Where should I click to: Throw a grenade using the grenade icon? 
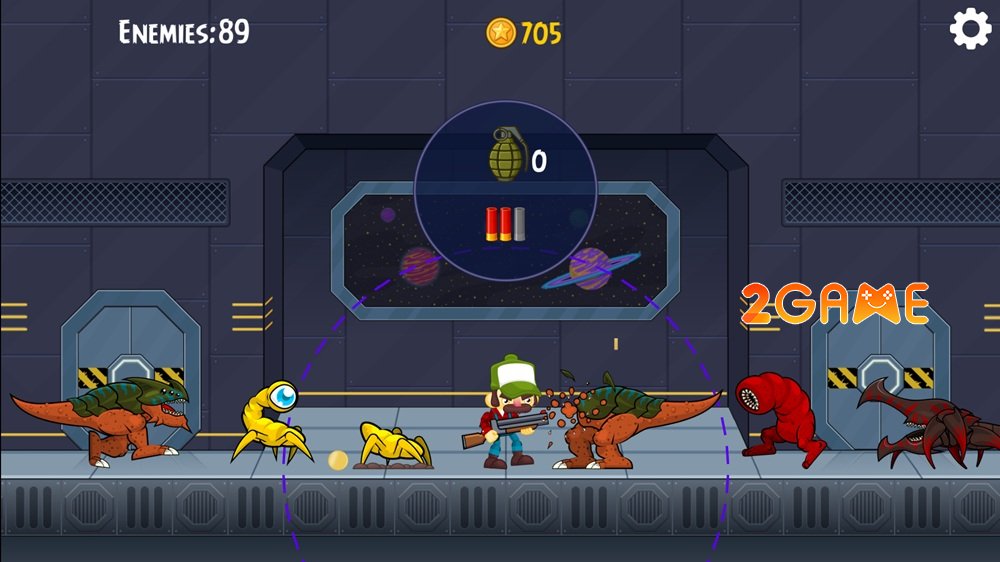point(507,155)
